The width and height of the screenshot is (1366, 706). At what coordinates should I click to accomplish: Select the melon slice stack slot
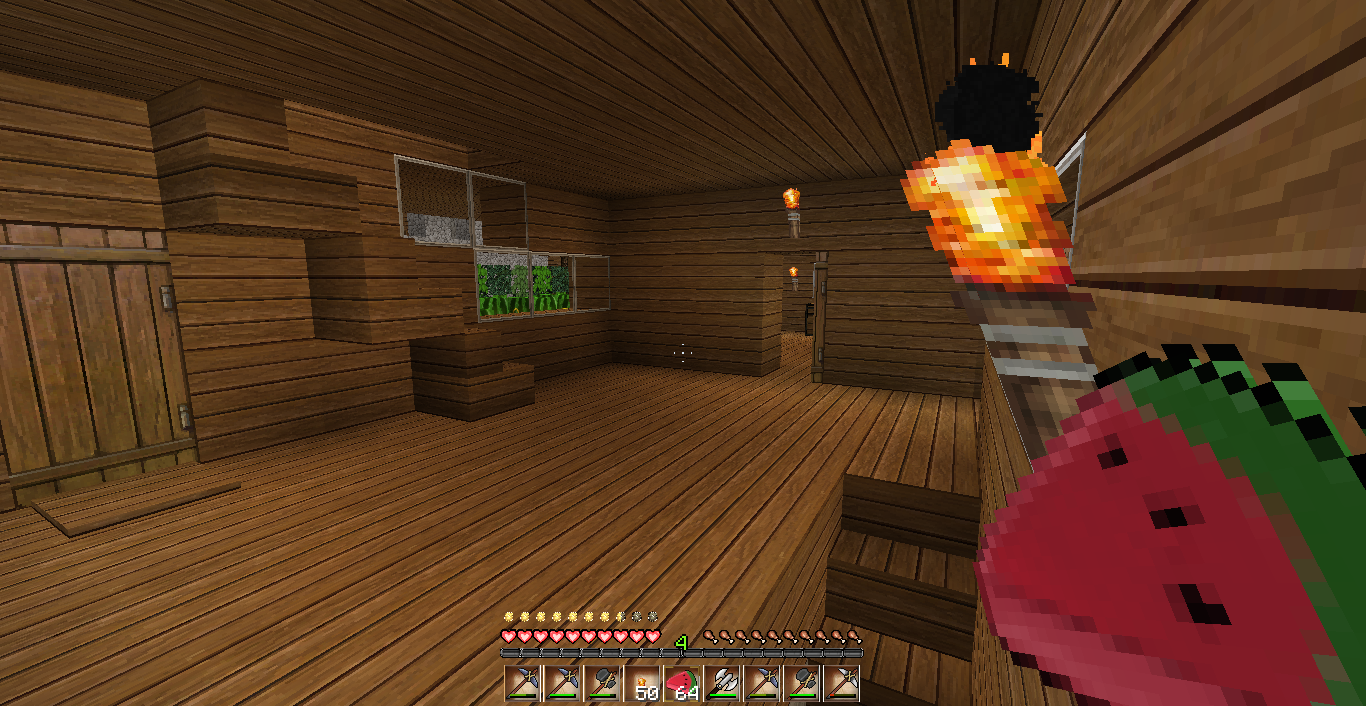click(682, 683)
